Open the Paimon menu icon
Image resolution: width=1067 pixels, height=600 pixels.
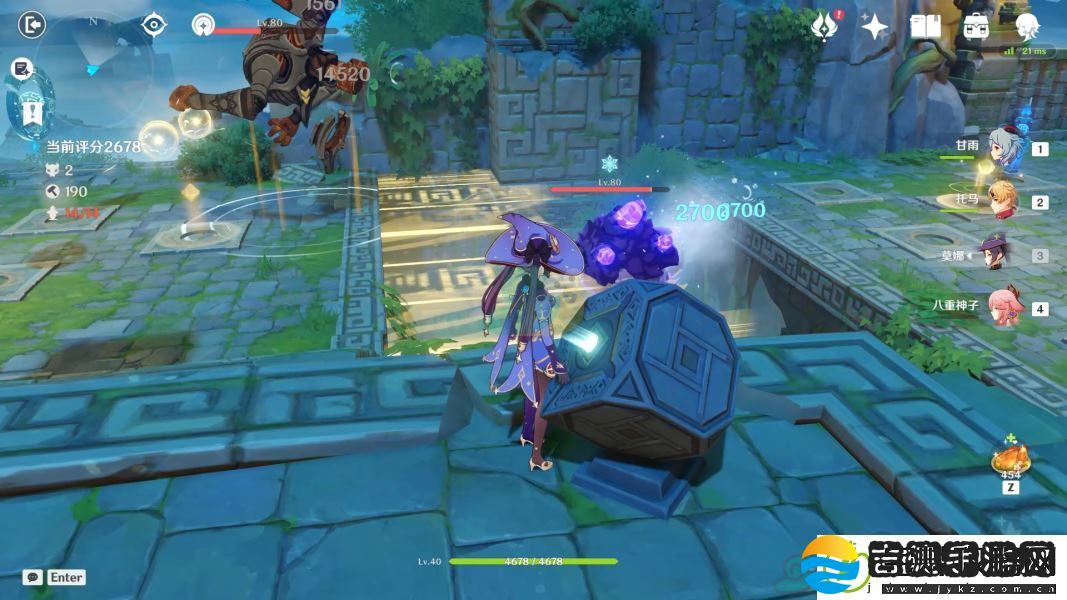pyautogui.click(x=1027, y=27)
